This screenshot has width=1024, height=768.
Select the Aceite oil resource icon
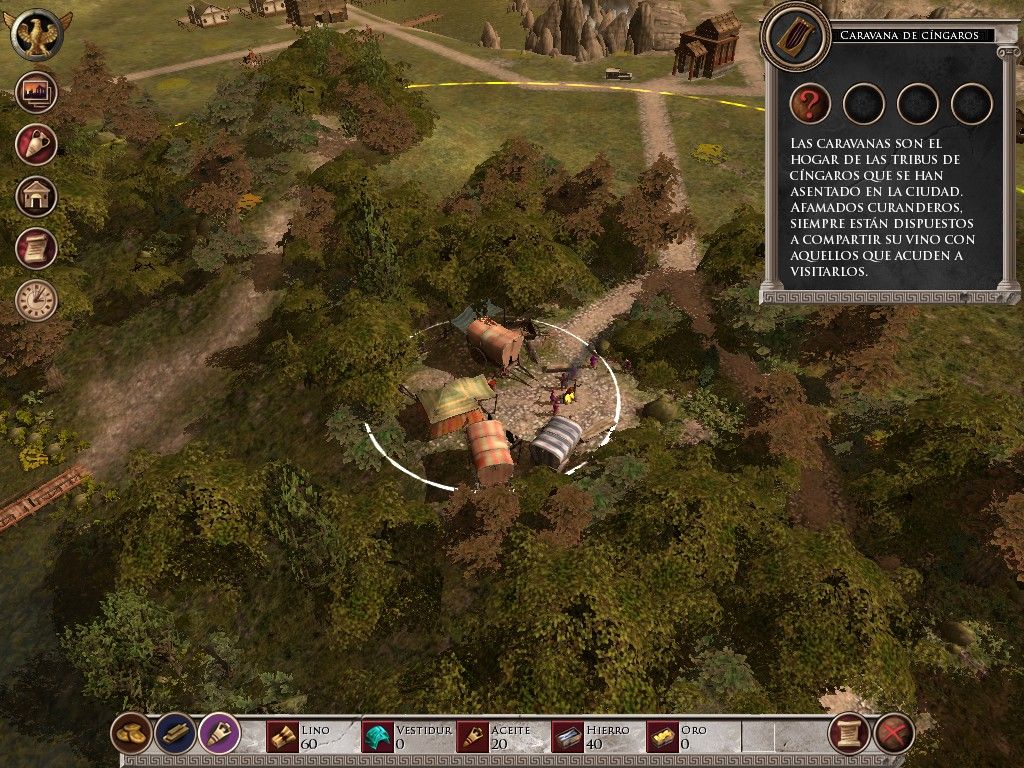tap(473, 737)
